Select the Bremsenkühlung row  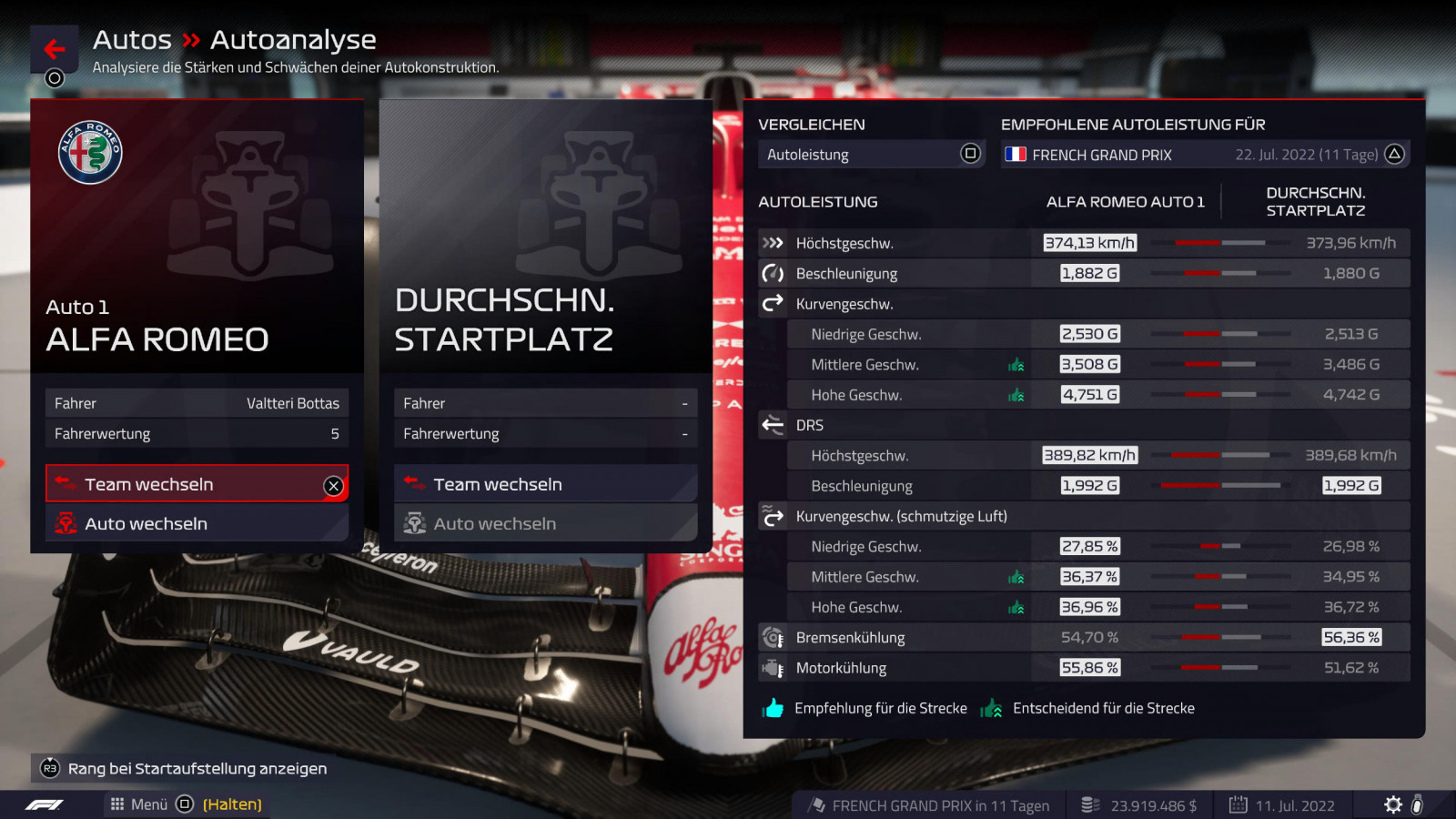[1083, 638]
